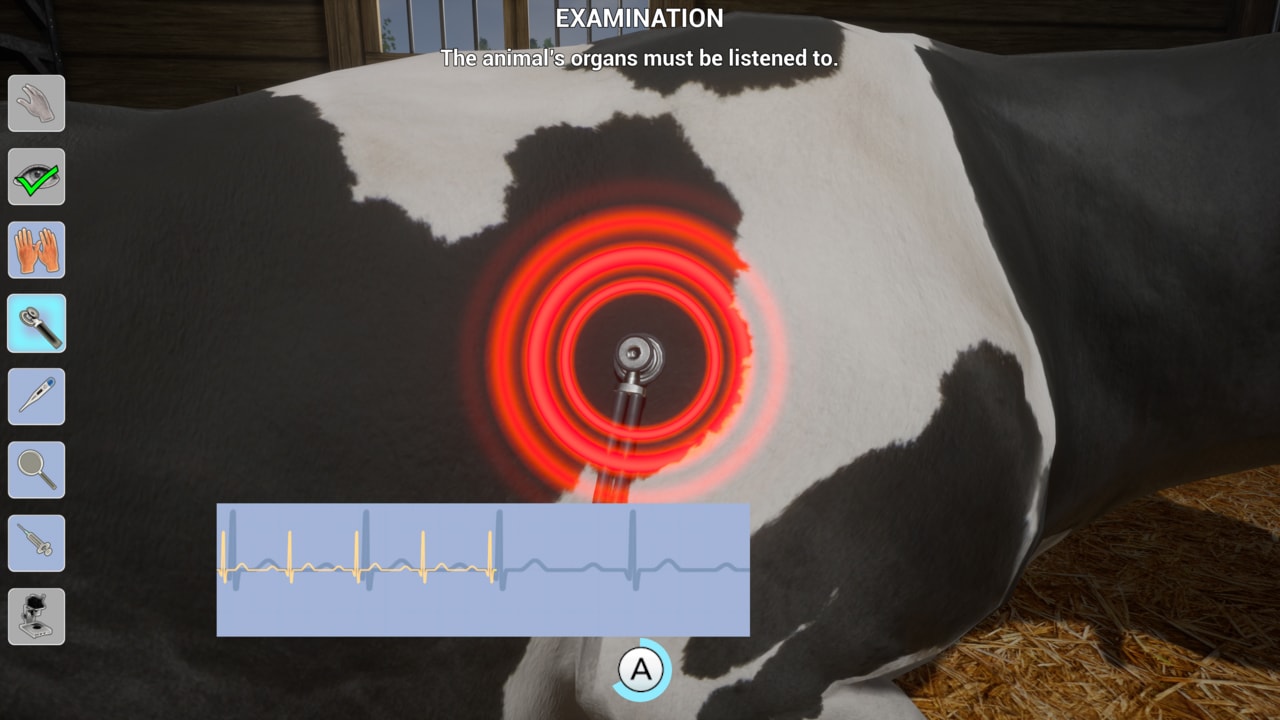Image resolution: width=1280 pixels, height=720 pixels.
Task: Choose the magnifying glass tool
Action: click(36, 470)
